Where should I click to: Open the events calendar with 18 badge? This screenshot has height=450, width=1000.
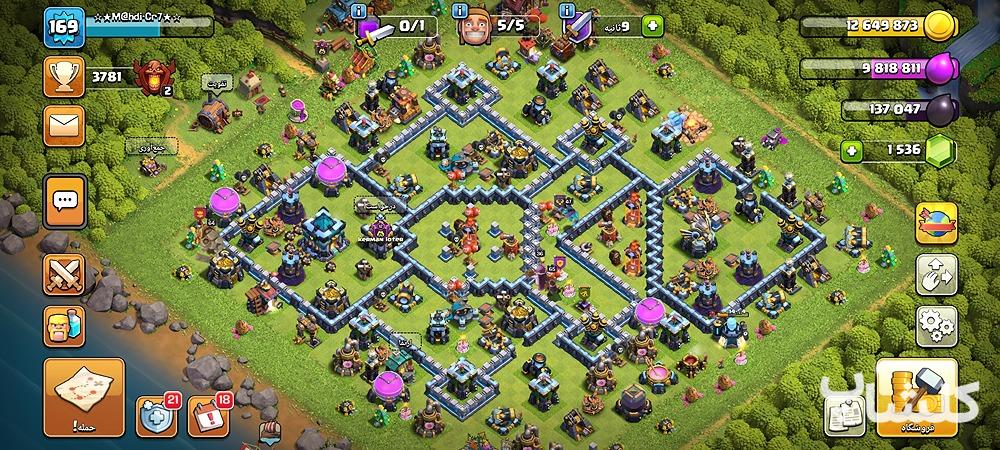(x=209, y=416)
